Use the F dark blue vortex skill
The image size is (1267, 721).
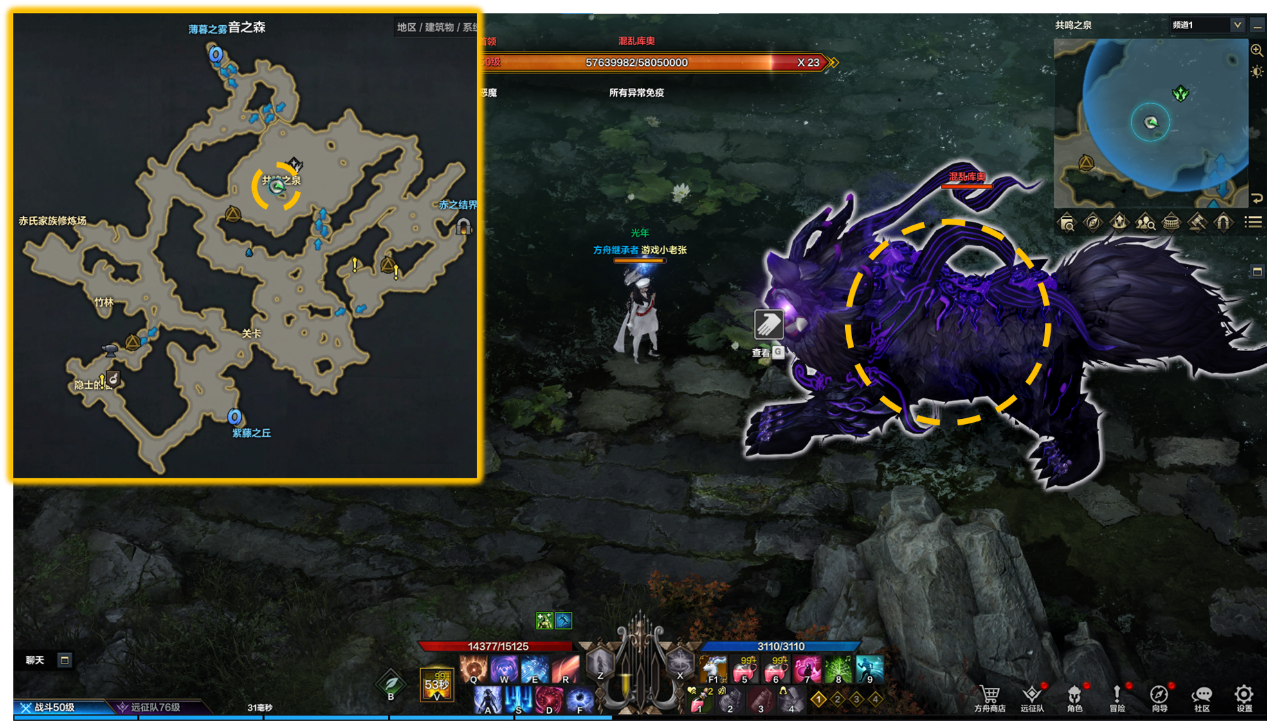[x=580, y=699]
